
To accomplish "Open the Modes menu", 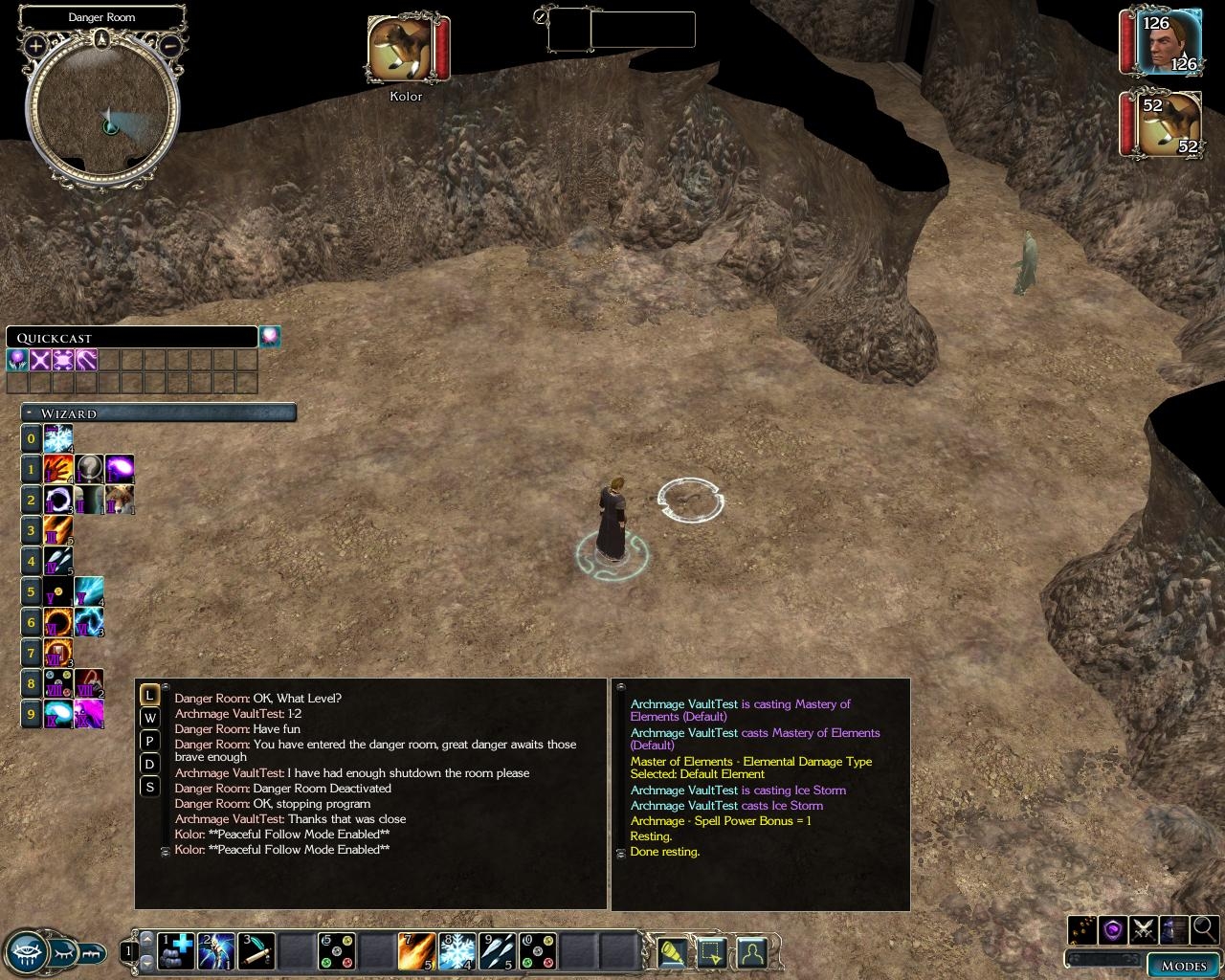I will (x=1184, y=965).
